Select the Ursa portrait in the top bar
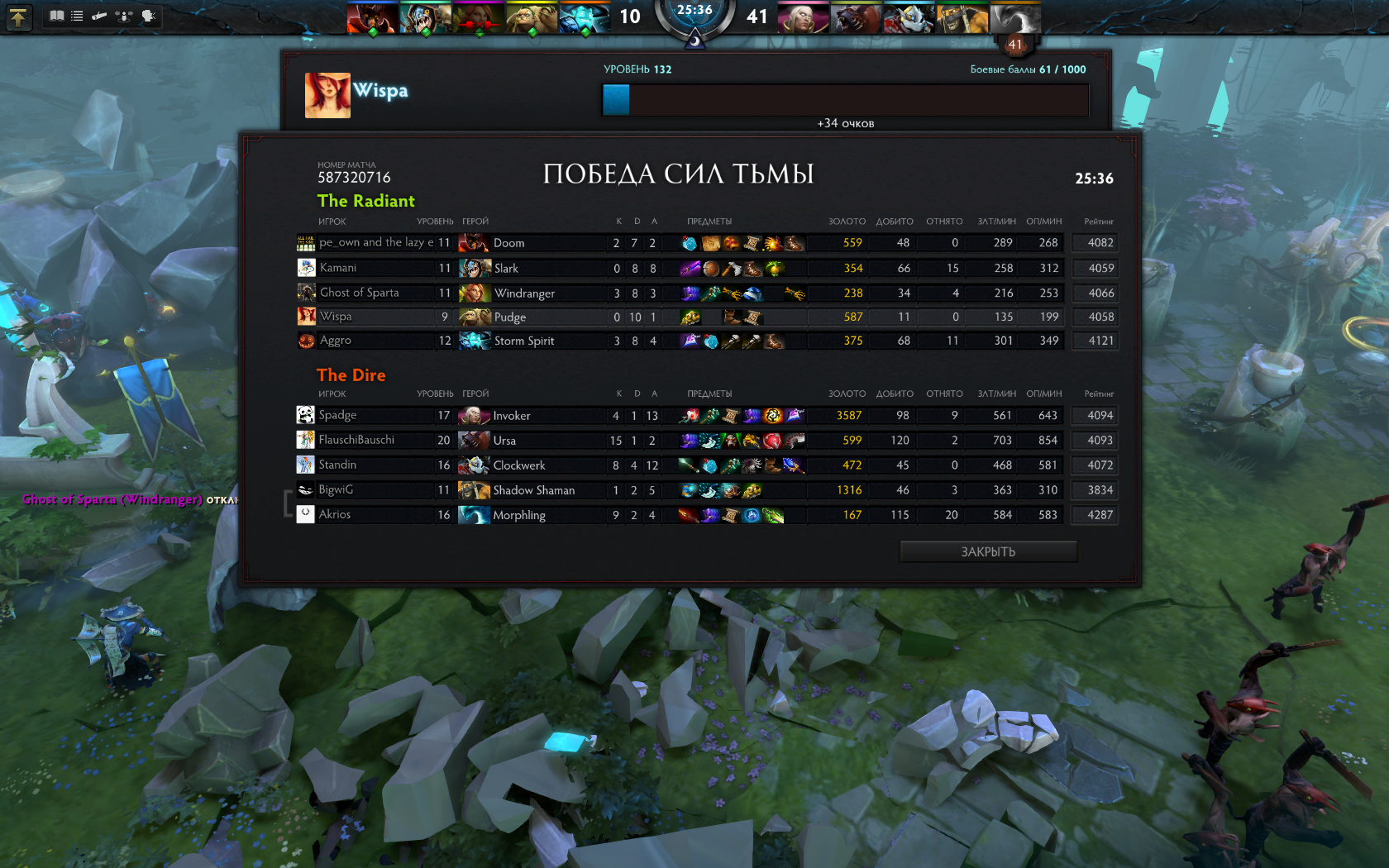This screenshot has height=868, width=1389. (x=855, y=17)
